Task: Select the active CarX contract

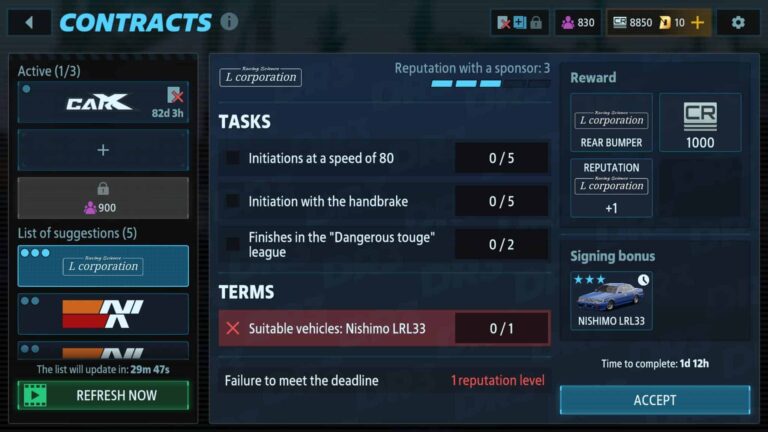Action: tap(103, 103)
